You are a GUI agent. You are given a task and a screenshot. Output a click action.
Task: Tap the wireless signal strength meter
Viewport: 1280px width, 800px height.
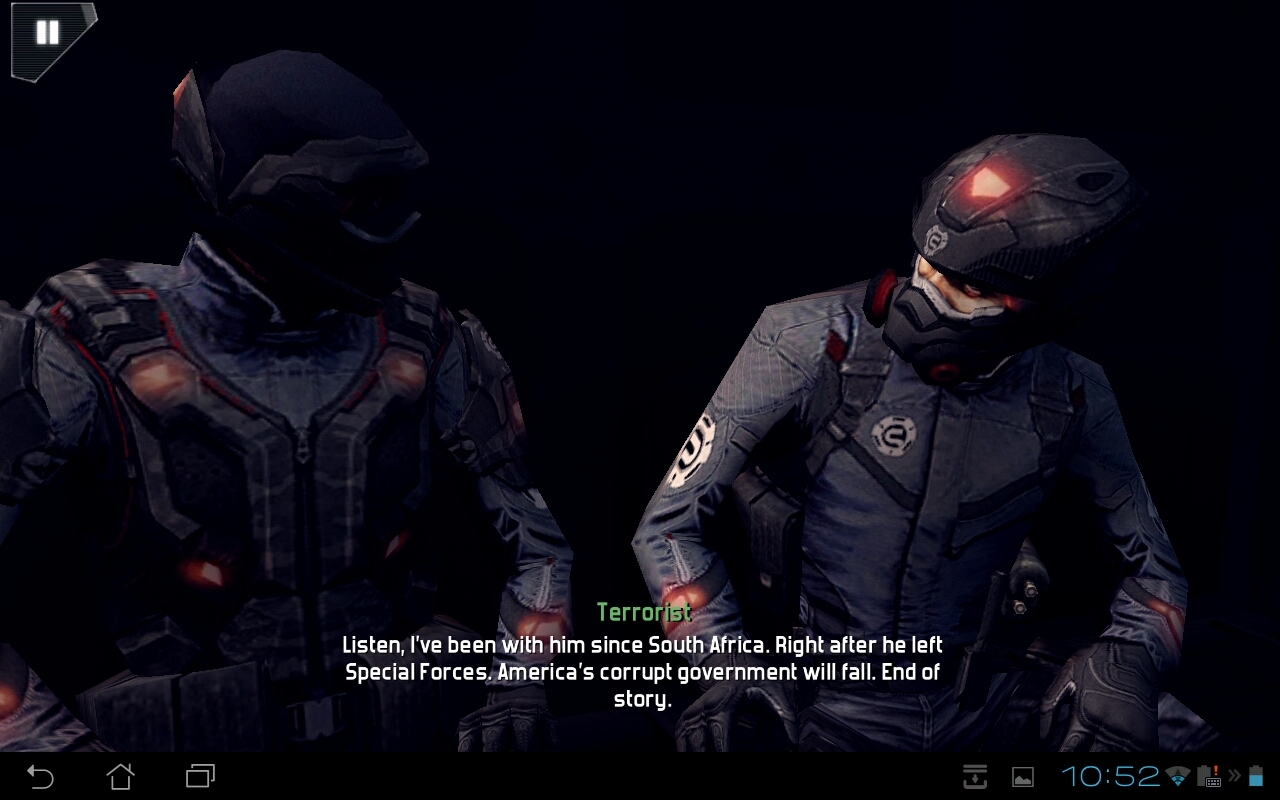1177,776
